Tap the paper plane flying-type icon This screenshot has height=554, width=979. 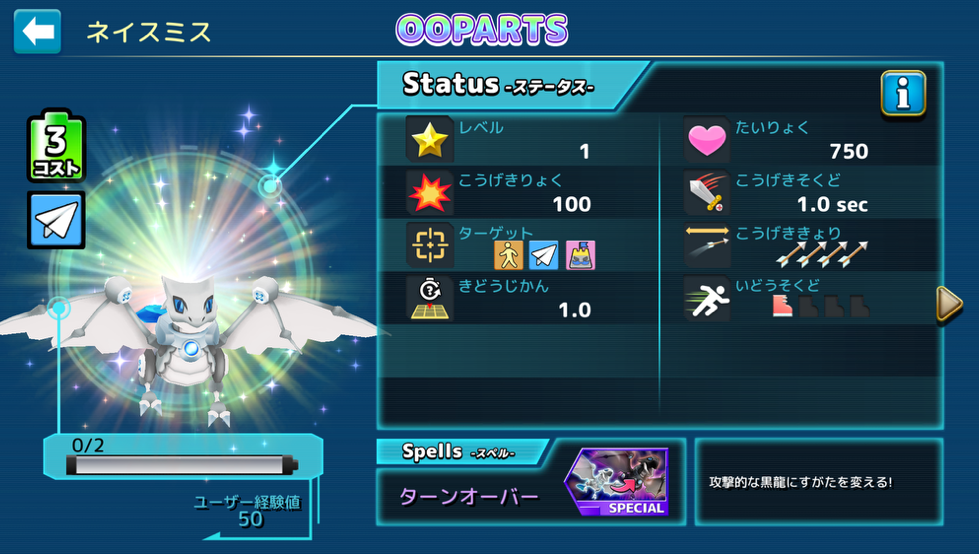point(56,220)
